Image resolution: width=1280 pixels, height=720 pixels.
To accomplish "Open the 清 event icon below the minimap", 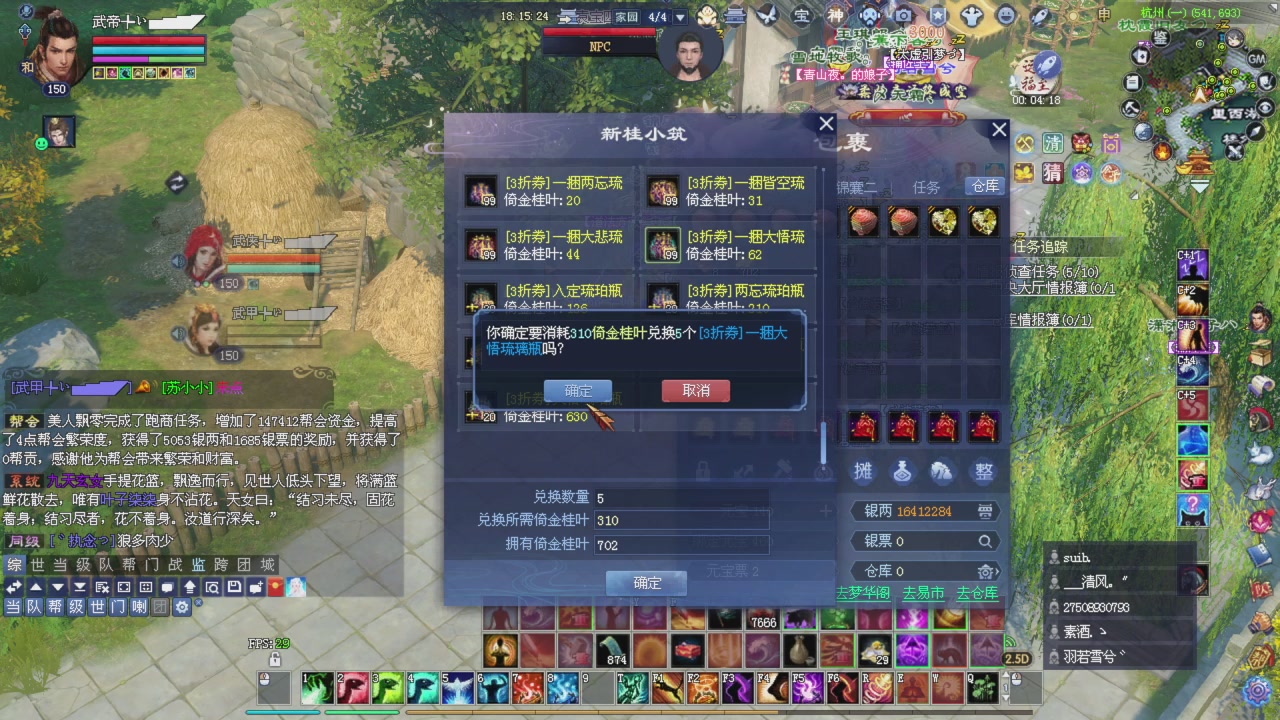I will (x=1052, y=145).
